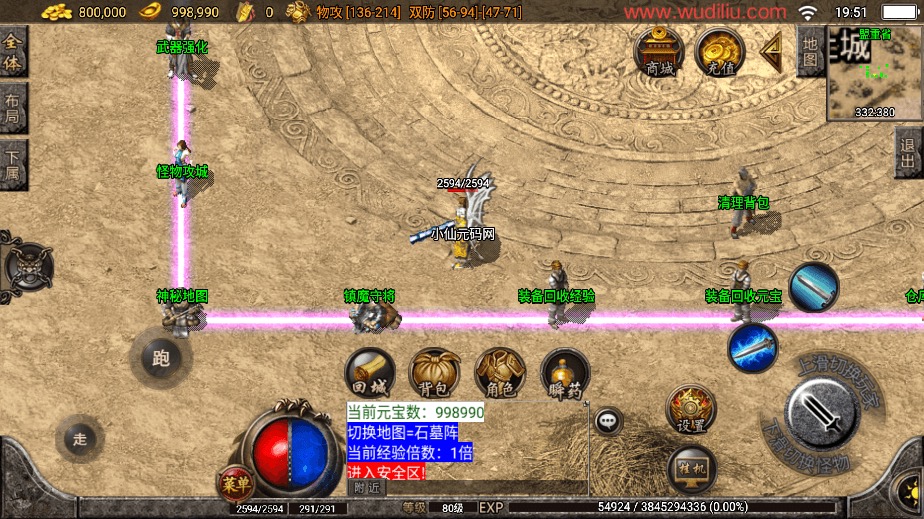Activate the lightning sword skill
This screenshot has width=924, height=519.
tap(753, 348)
